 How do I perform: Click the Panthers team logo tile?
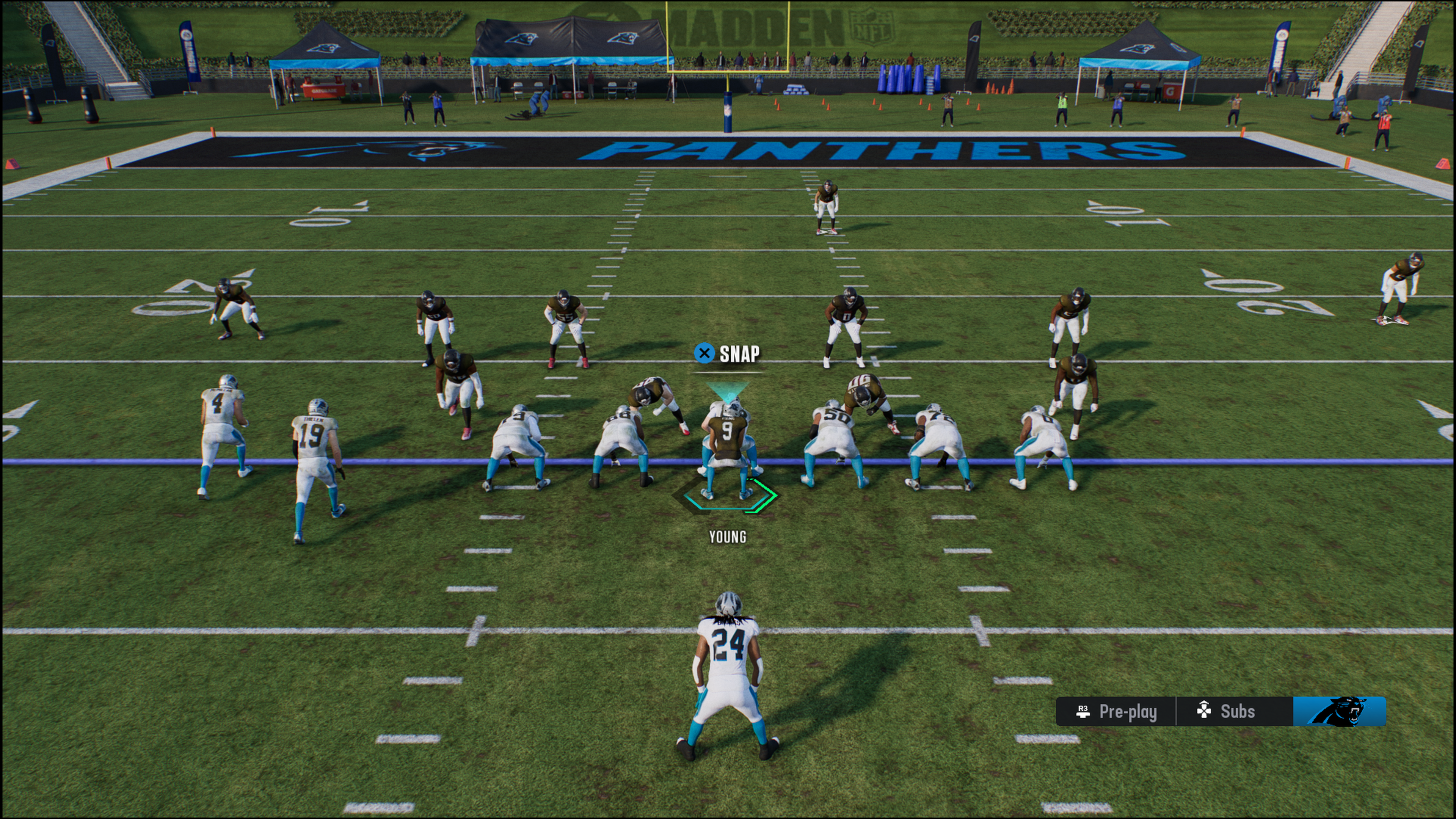tap(1339, 711)
